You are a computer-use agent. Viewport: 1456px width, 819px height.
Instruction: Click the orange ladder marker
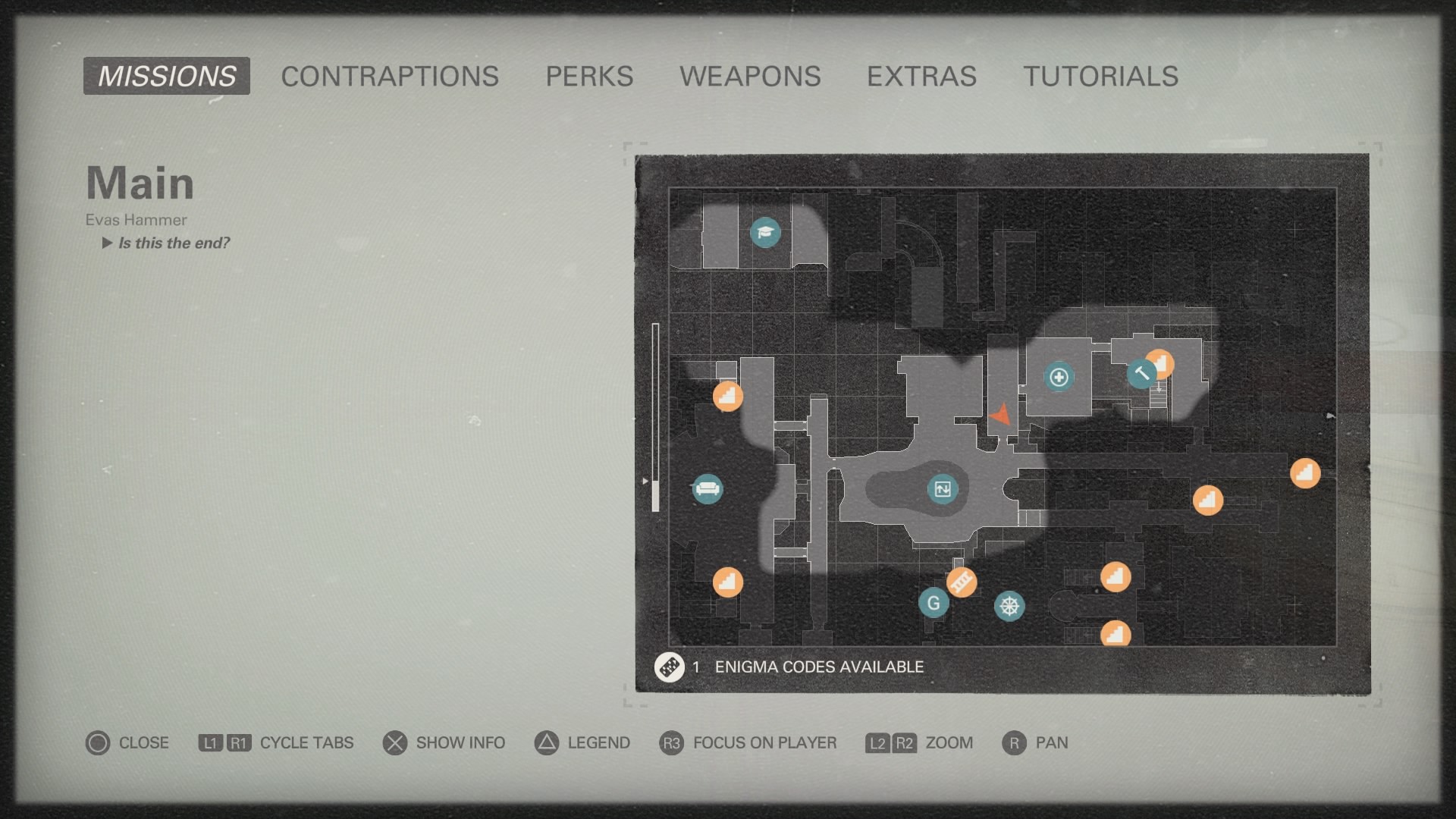coord(962,583)
